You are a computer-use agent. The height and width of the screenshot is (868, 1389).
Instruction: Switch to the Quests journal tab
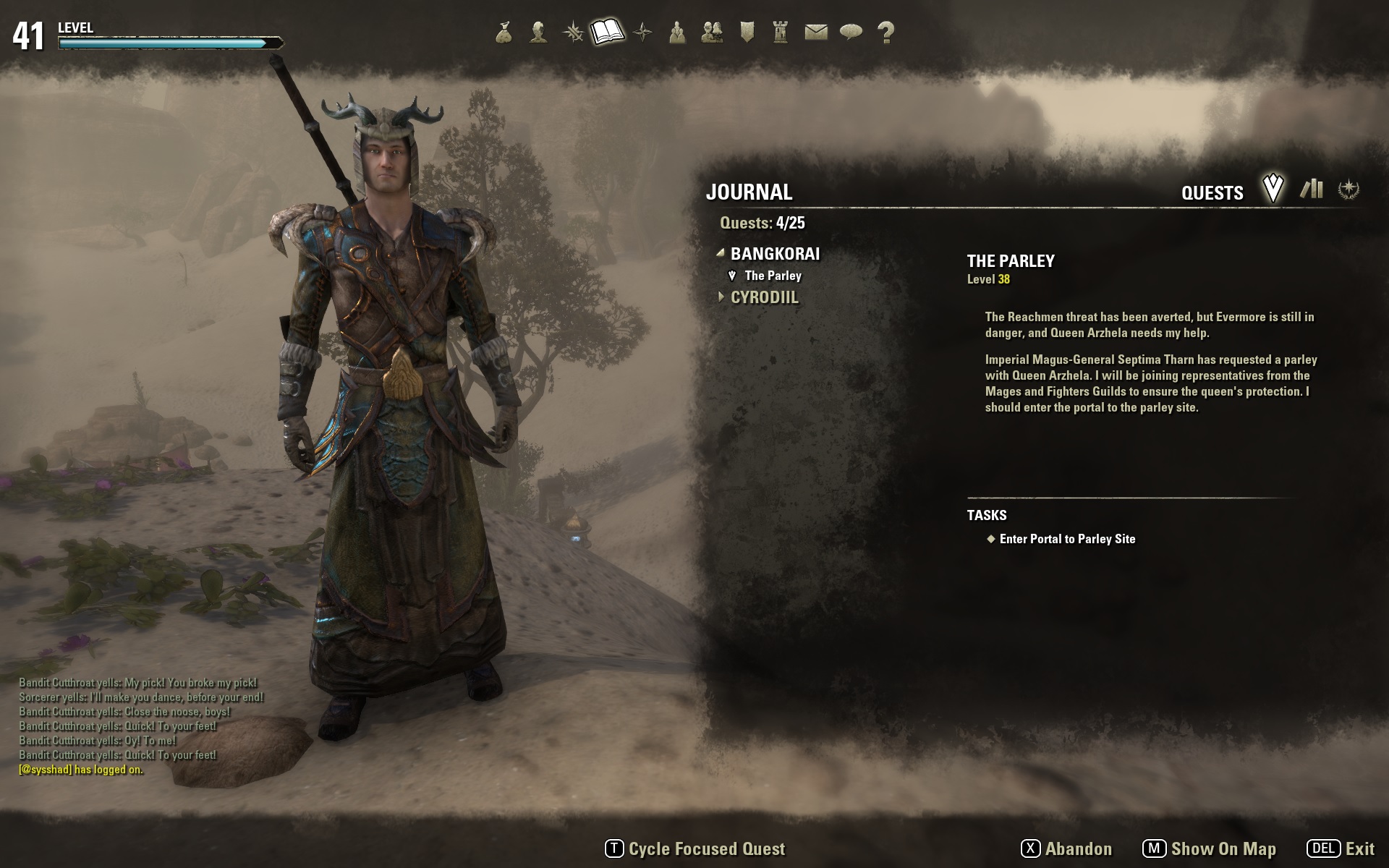click(1273, 190)
